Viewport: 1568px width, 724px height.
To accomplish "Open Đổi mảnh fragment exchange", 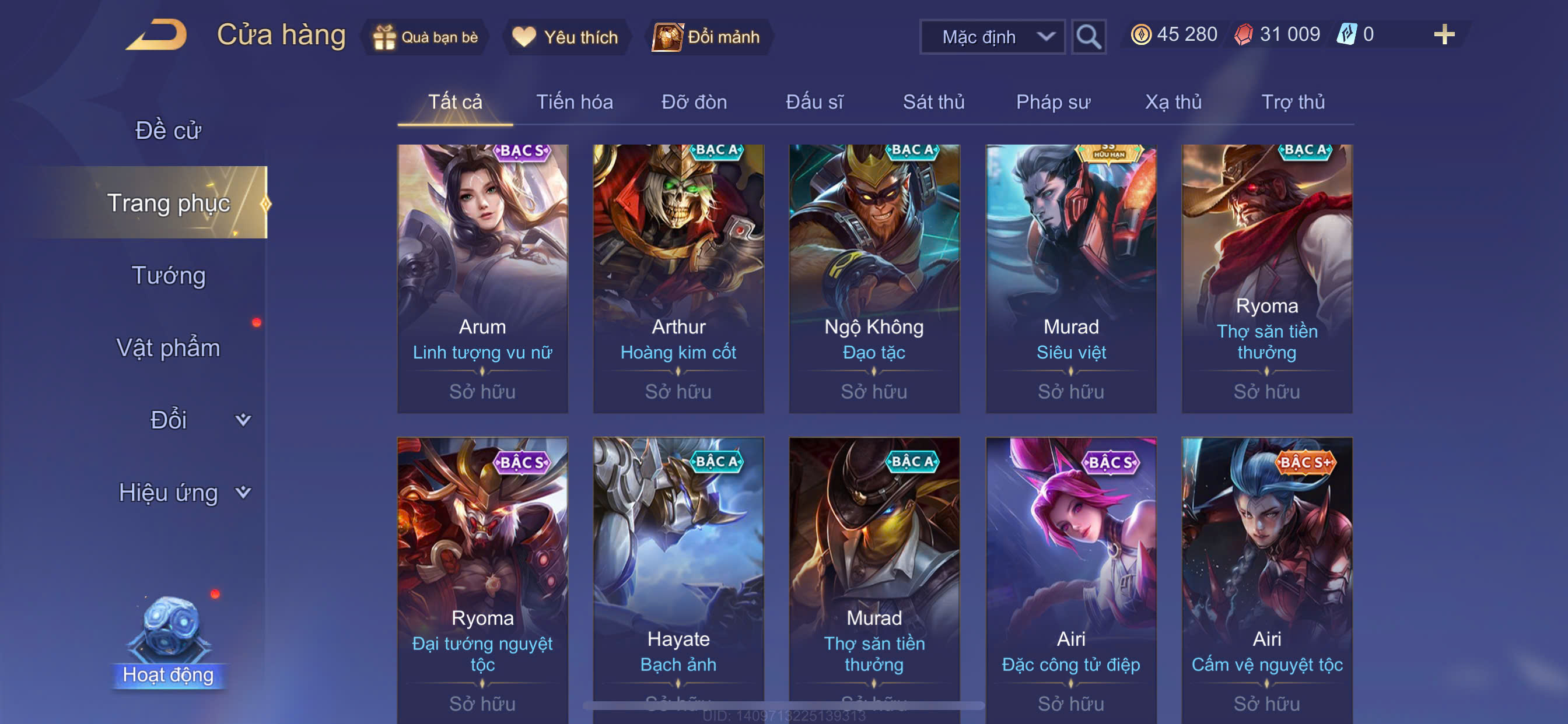I will click(x=706, y=37).
